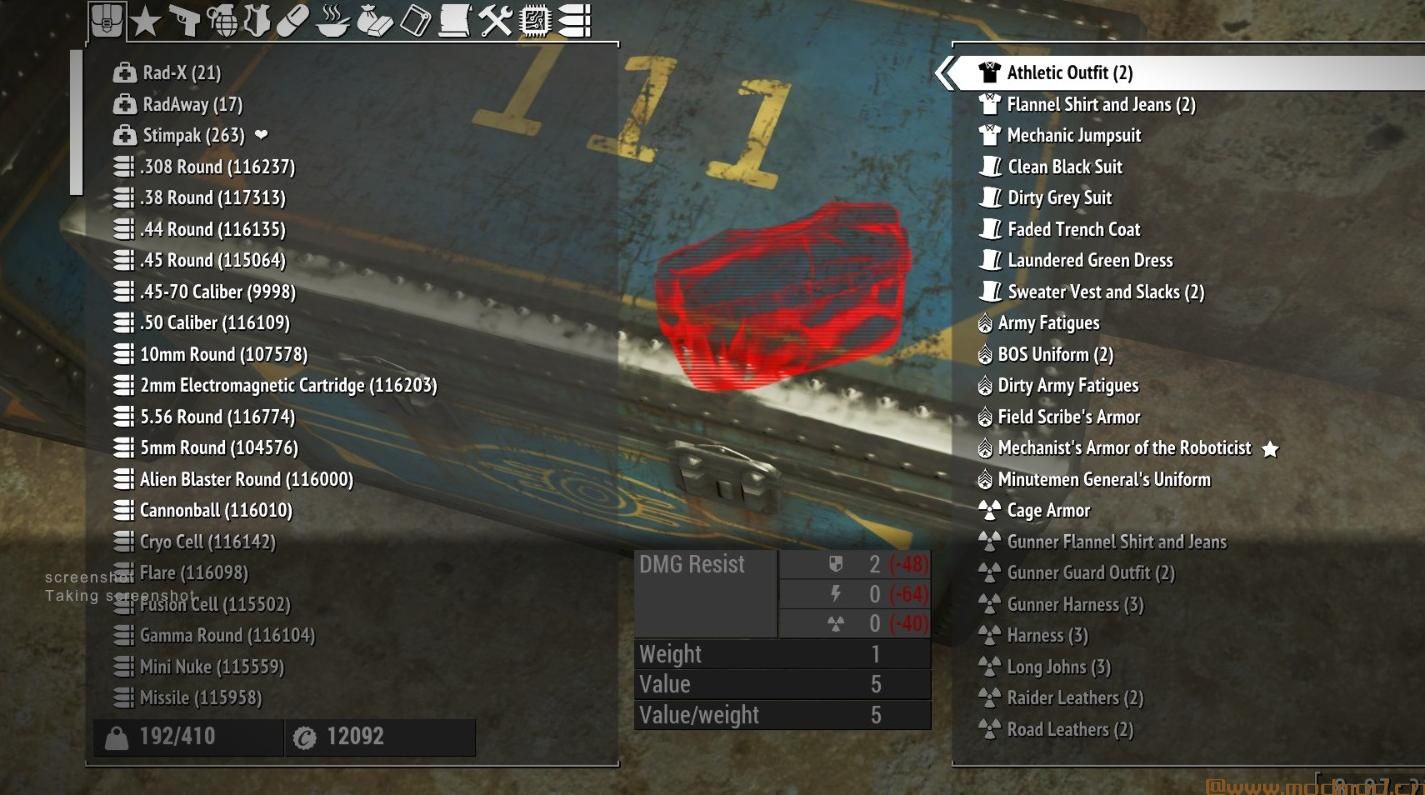Viewport: 1425px width, 795px height.
Task: Select the Minutemen General's Uniform
Action: [x=1104, y=479]
